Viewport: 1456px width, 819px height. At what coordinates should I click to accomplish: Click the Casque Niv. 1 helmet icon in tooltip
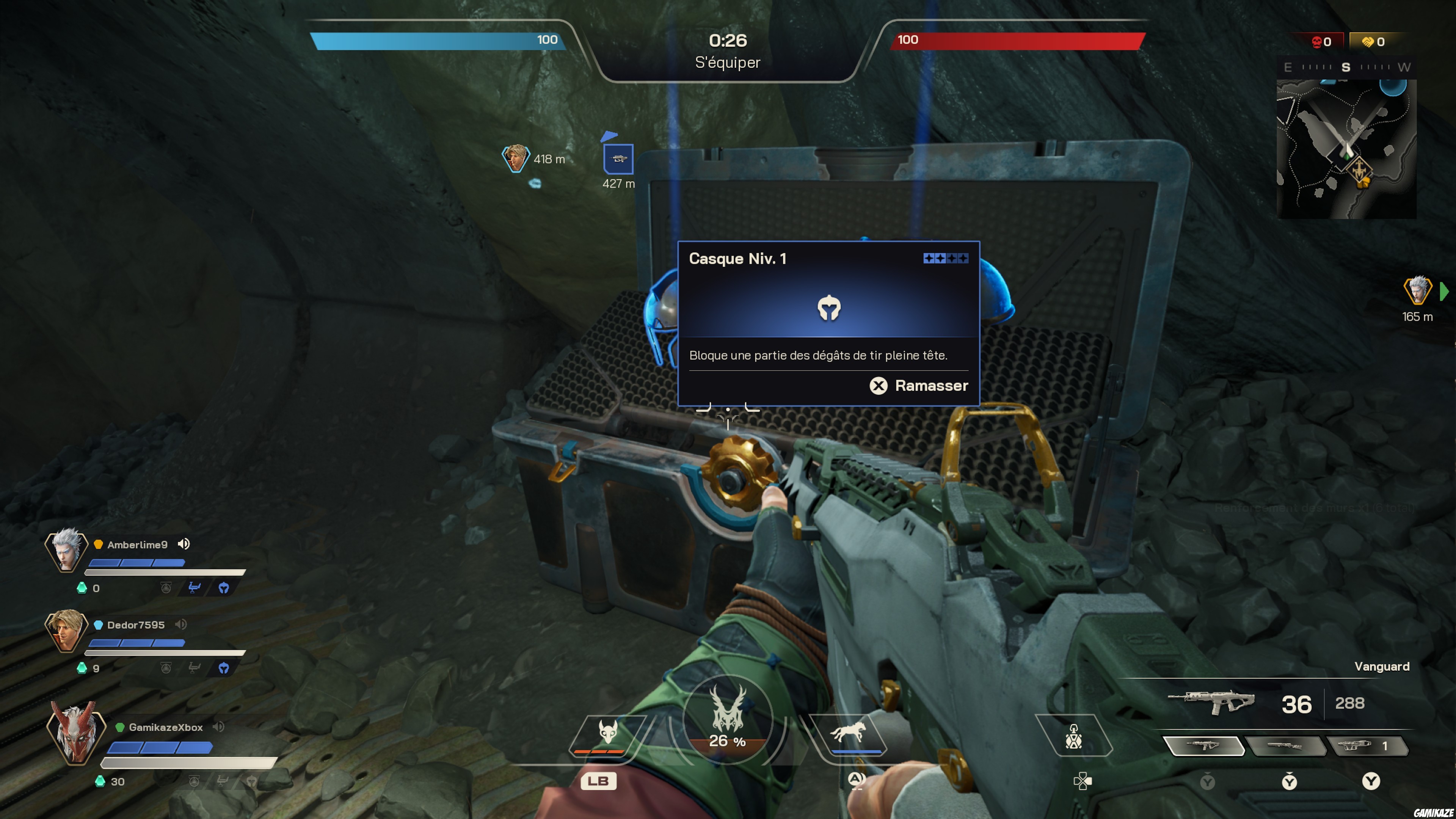pyautogui.click(x=828, y=308)
